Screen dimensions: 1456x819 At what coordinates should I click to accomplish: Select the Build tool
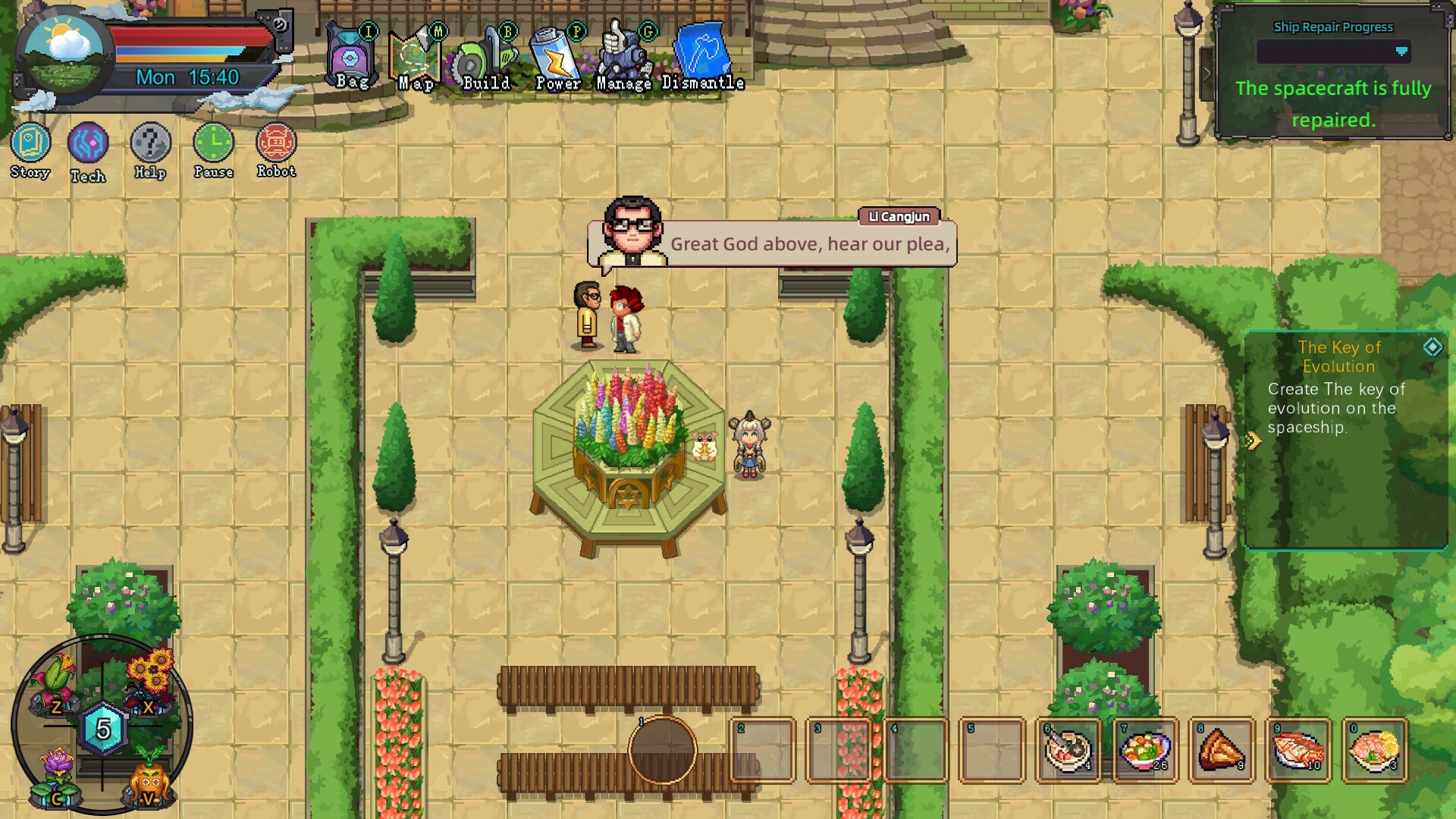482,53
